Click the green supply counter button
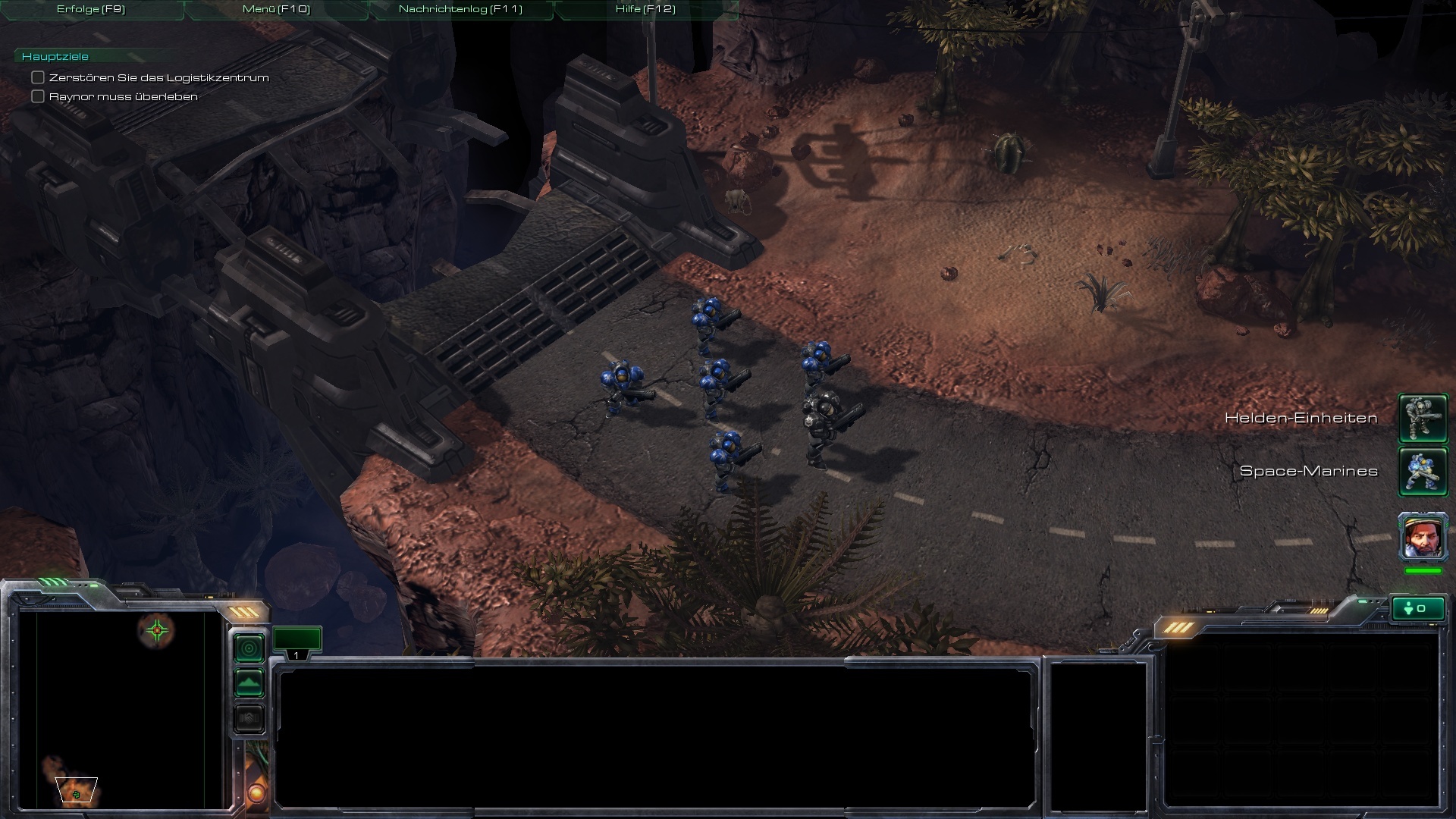This screenshot has height=819, width=1456. [x=1417, y=609]
